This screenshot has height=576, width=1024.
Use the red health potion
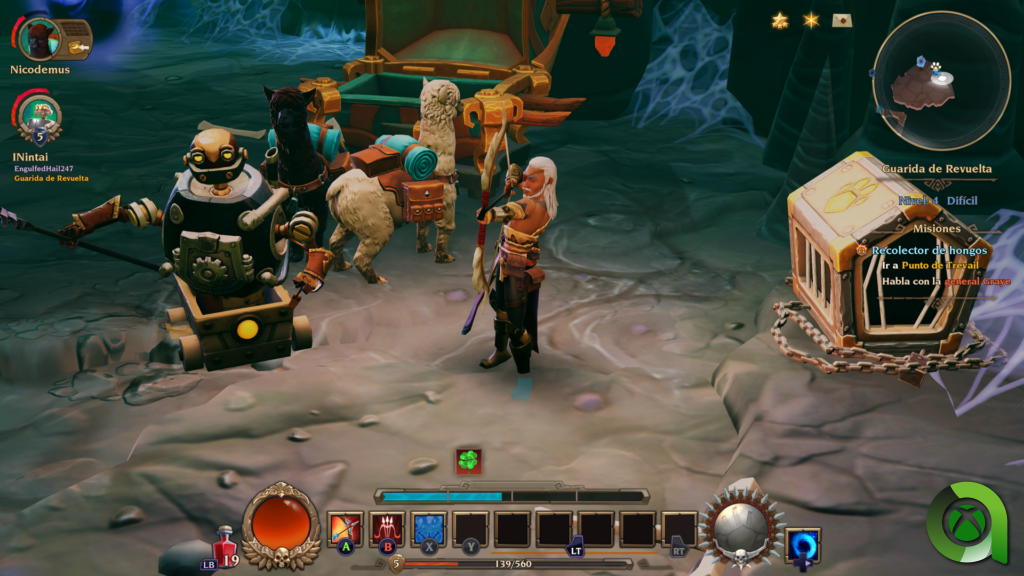226,544
